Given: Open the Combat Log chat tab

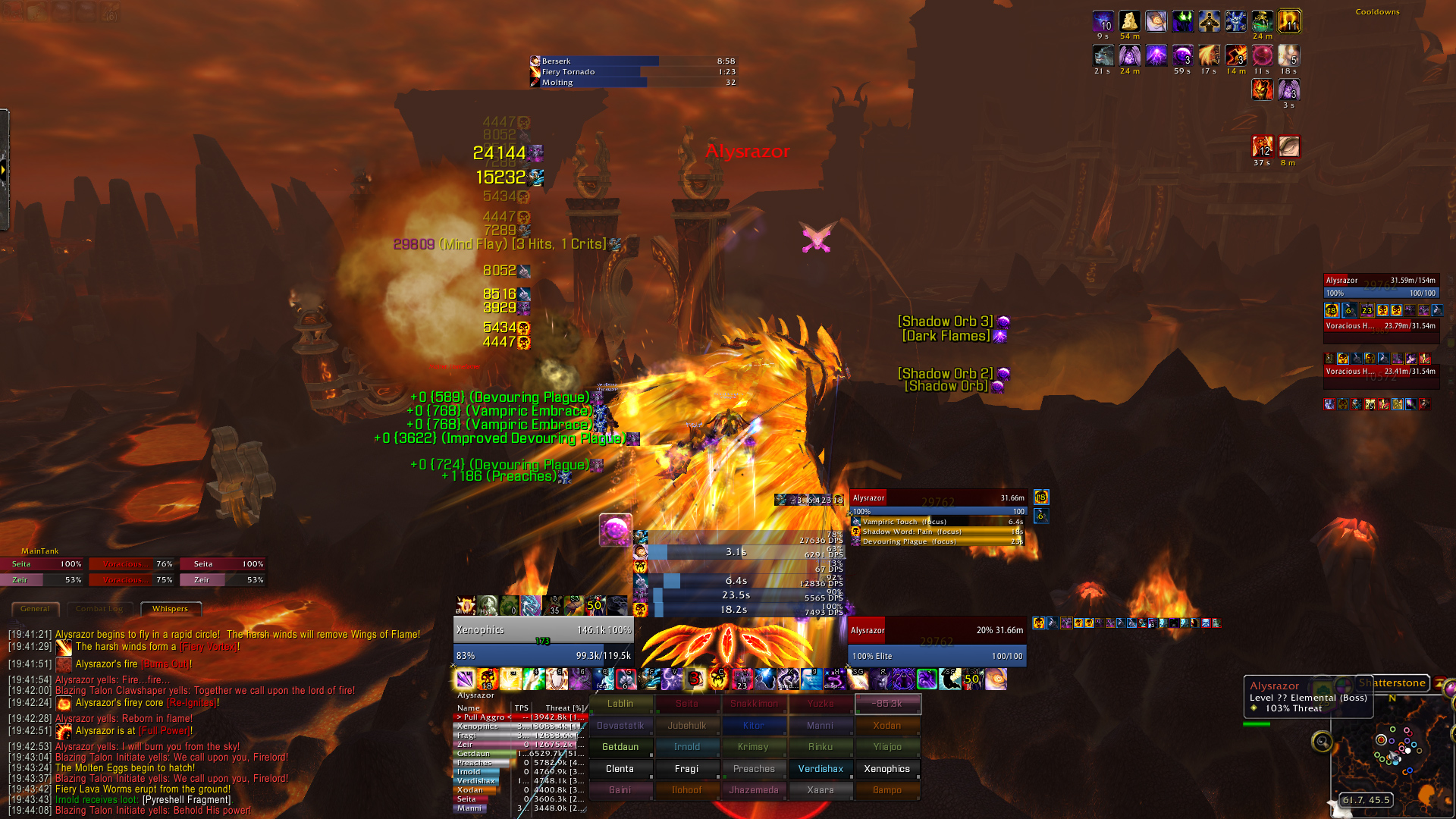Looking at the screenshot, I should [x=99, y=609].
